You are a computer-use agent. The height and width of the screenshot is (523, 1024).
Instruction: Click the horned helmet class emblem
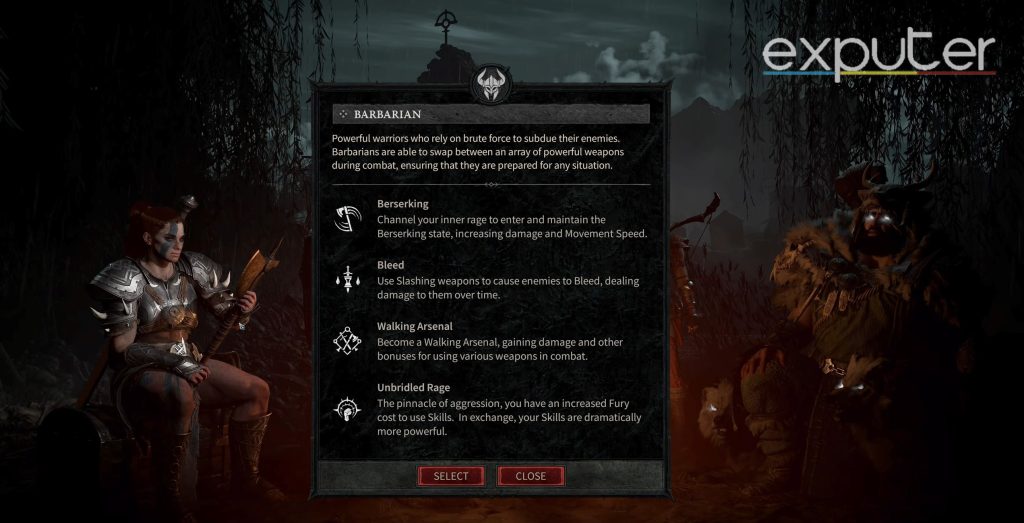coord(491,86)
